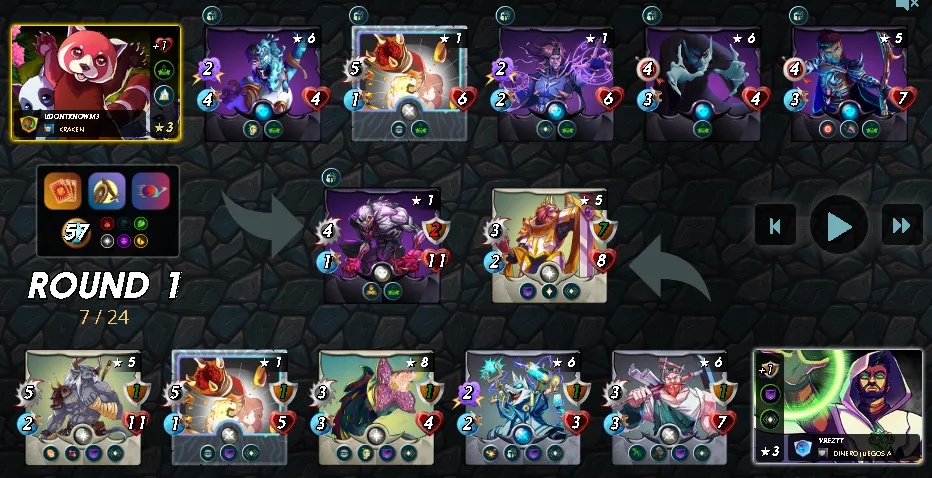Inspect the purple muscular tank card with 11 health
This screenshot has height=478, width=932.
tap(382, 245)
